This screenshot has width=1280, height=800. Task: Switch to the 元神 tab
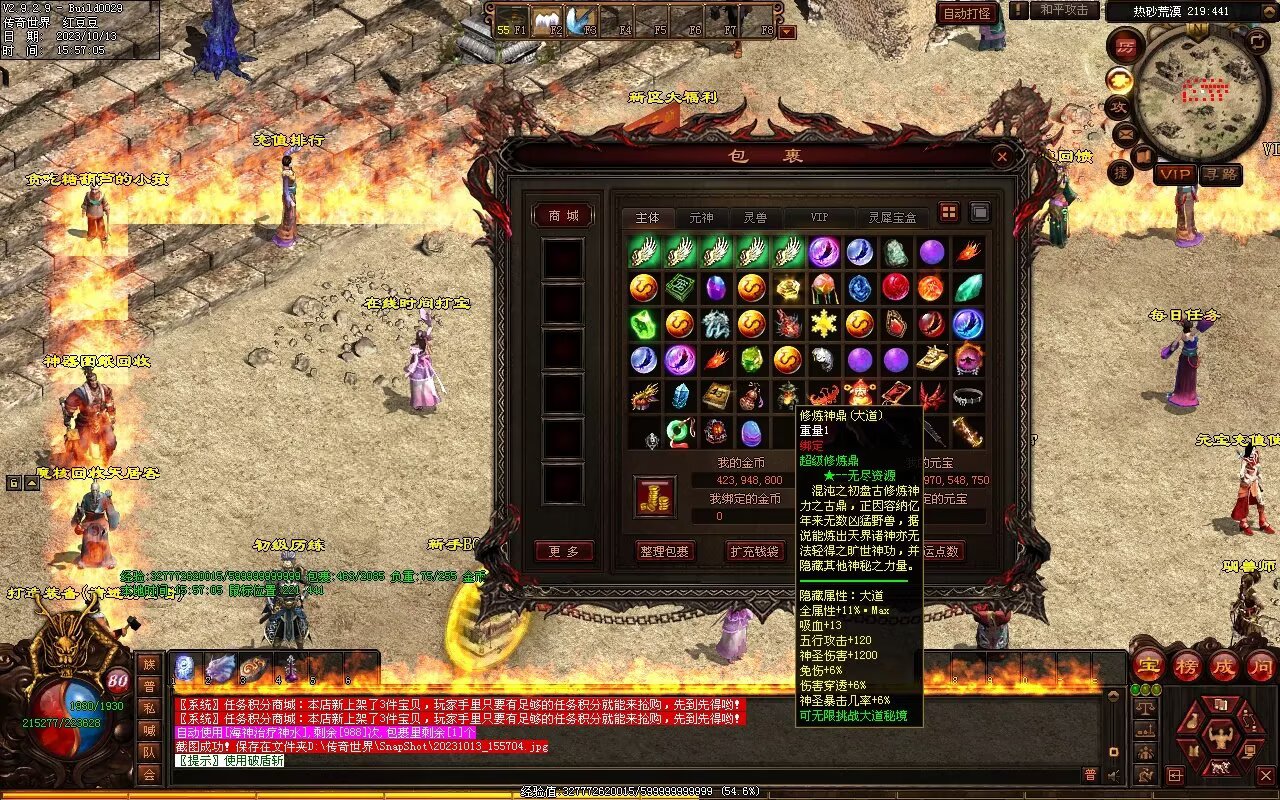701,217
